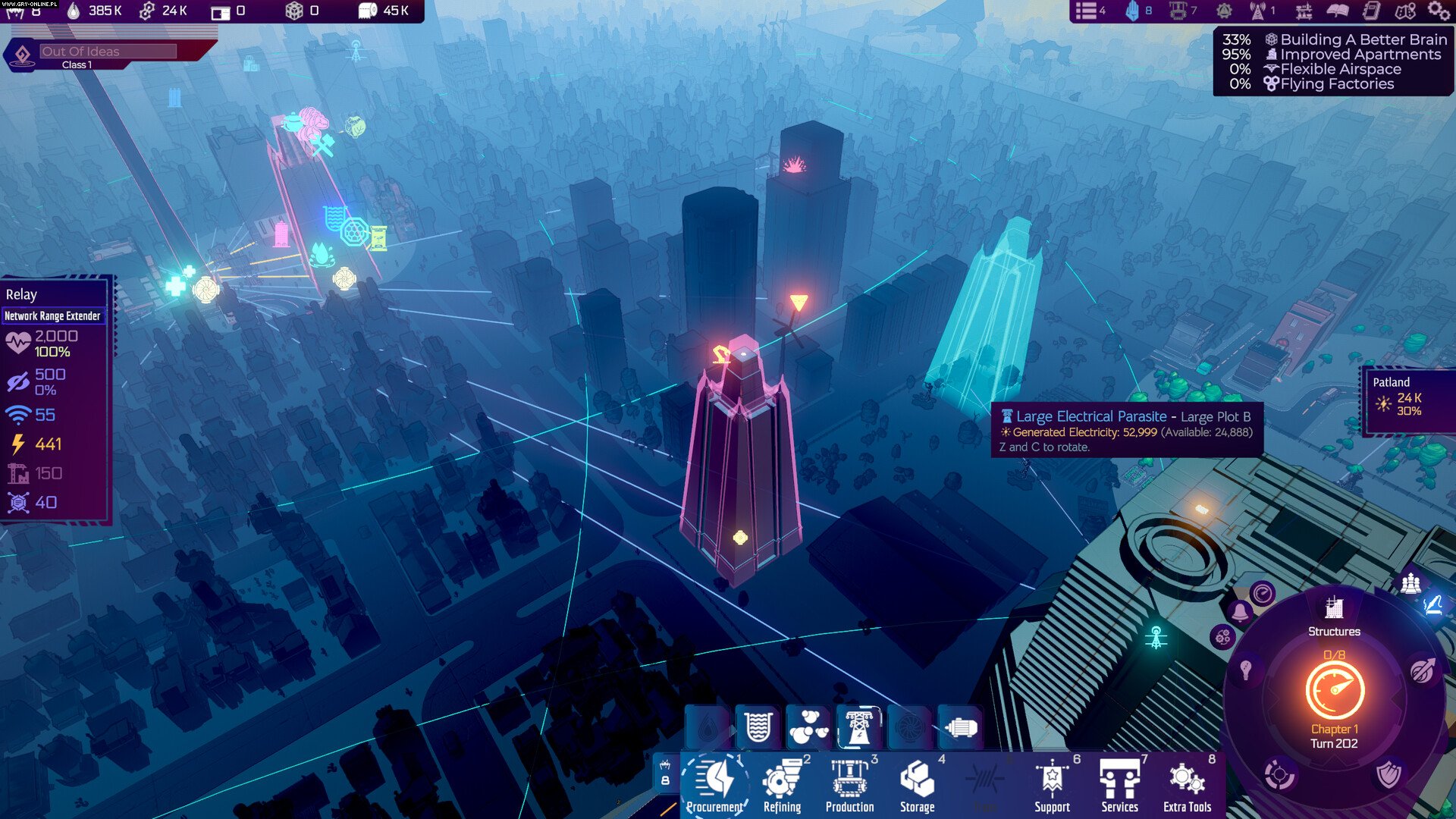The width and height of the screenshot is (1456, 819).
Task: Open the Services build category
Action: coord(1119,785)
